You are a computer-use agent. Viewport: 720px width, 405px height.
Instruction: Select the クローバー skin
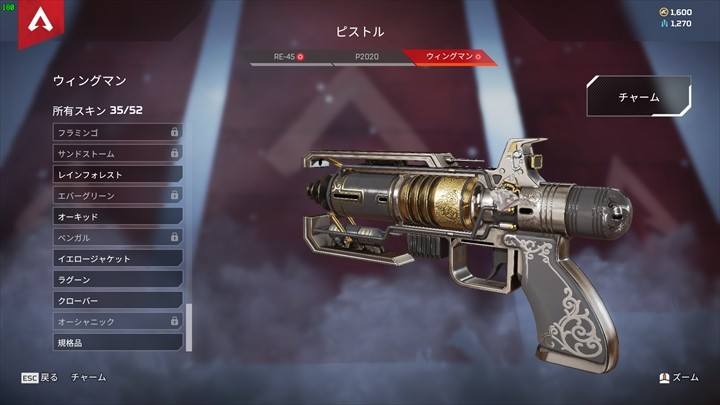tap(116, 300)
